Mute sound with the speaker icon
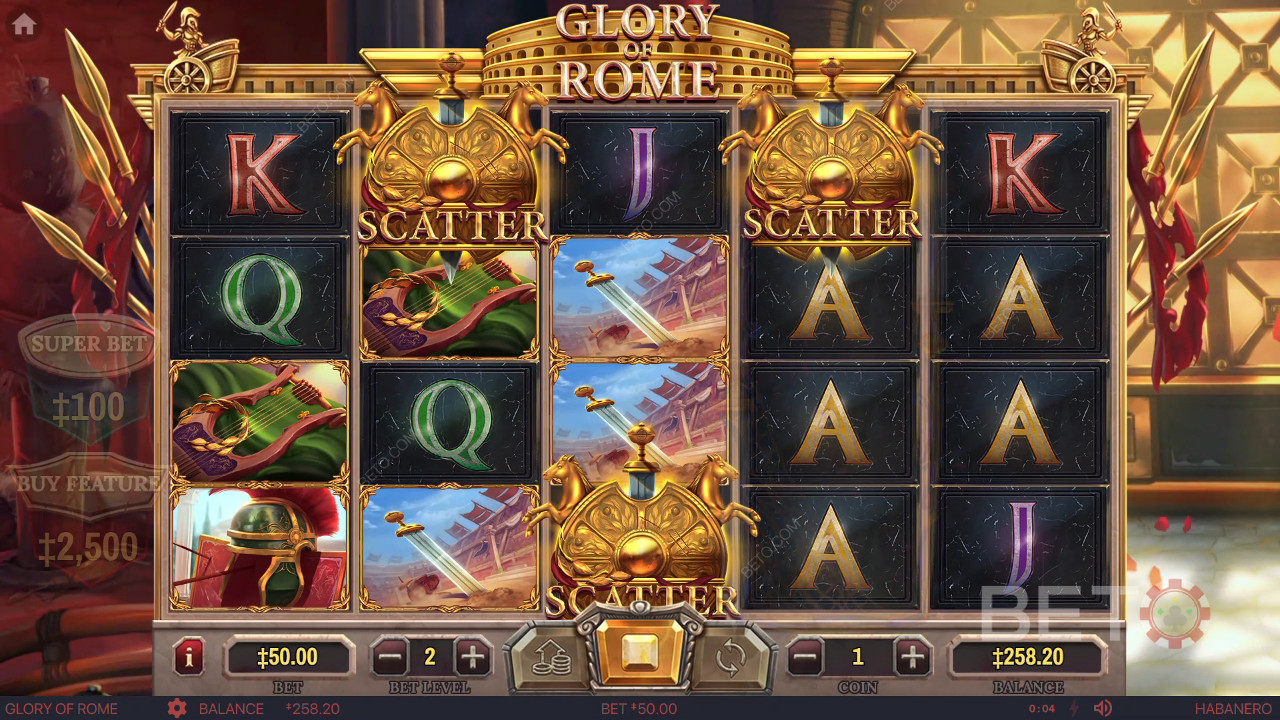 1103,709
